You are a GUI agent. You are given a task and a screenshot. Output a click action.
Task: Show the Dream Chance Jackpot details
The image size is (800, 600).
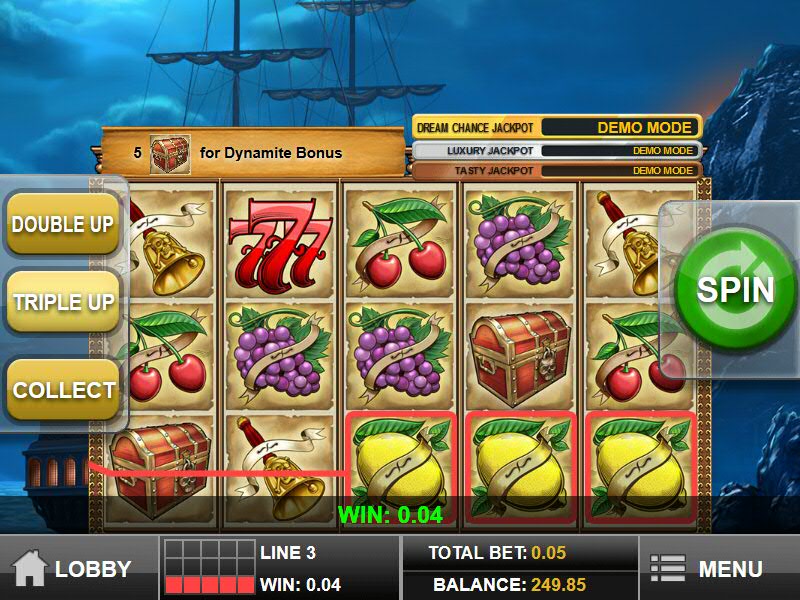click(556, 128)
